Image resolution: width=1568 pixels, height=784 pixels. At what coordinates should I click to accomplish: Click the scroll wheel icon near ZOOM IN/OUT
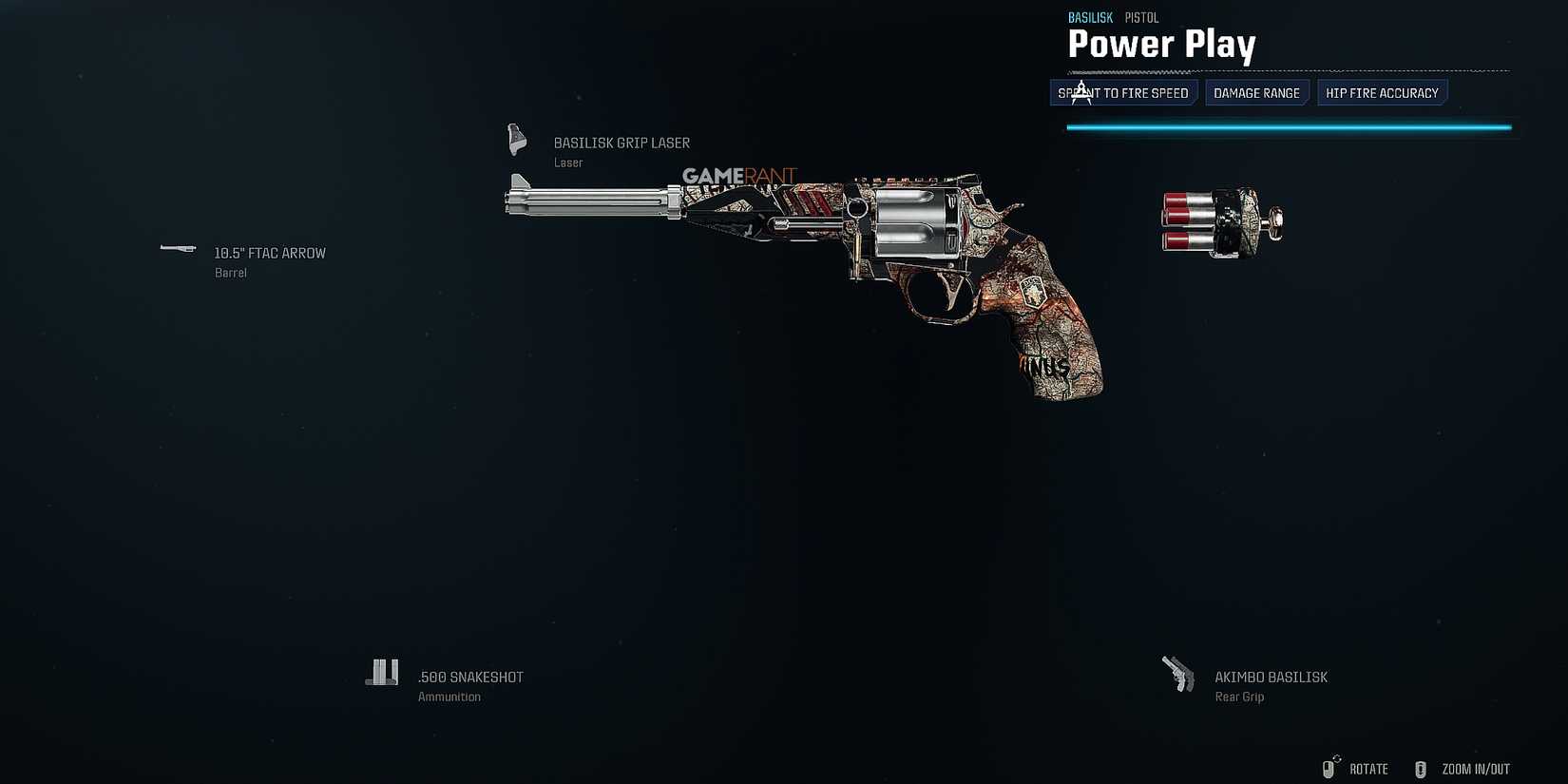pyautogui.click(x=1422, y=769)
